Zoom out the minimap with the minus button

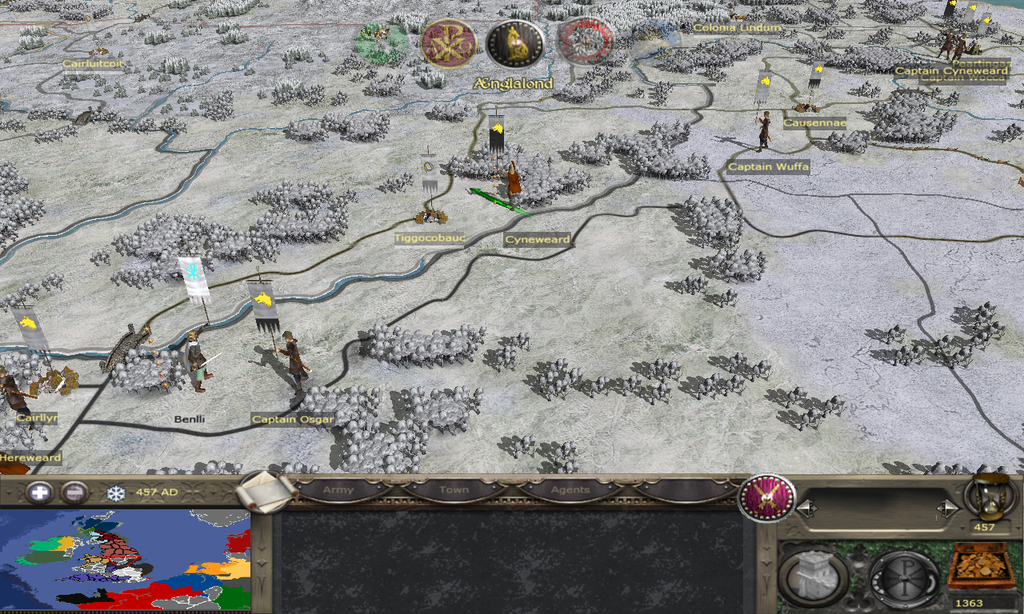(74, 492)
